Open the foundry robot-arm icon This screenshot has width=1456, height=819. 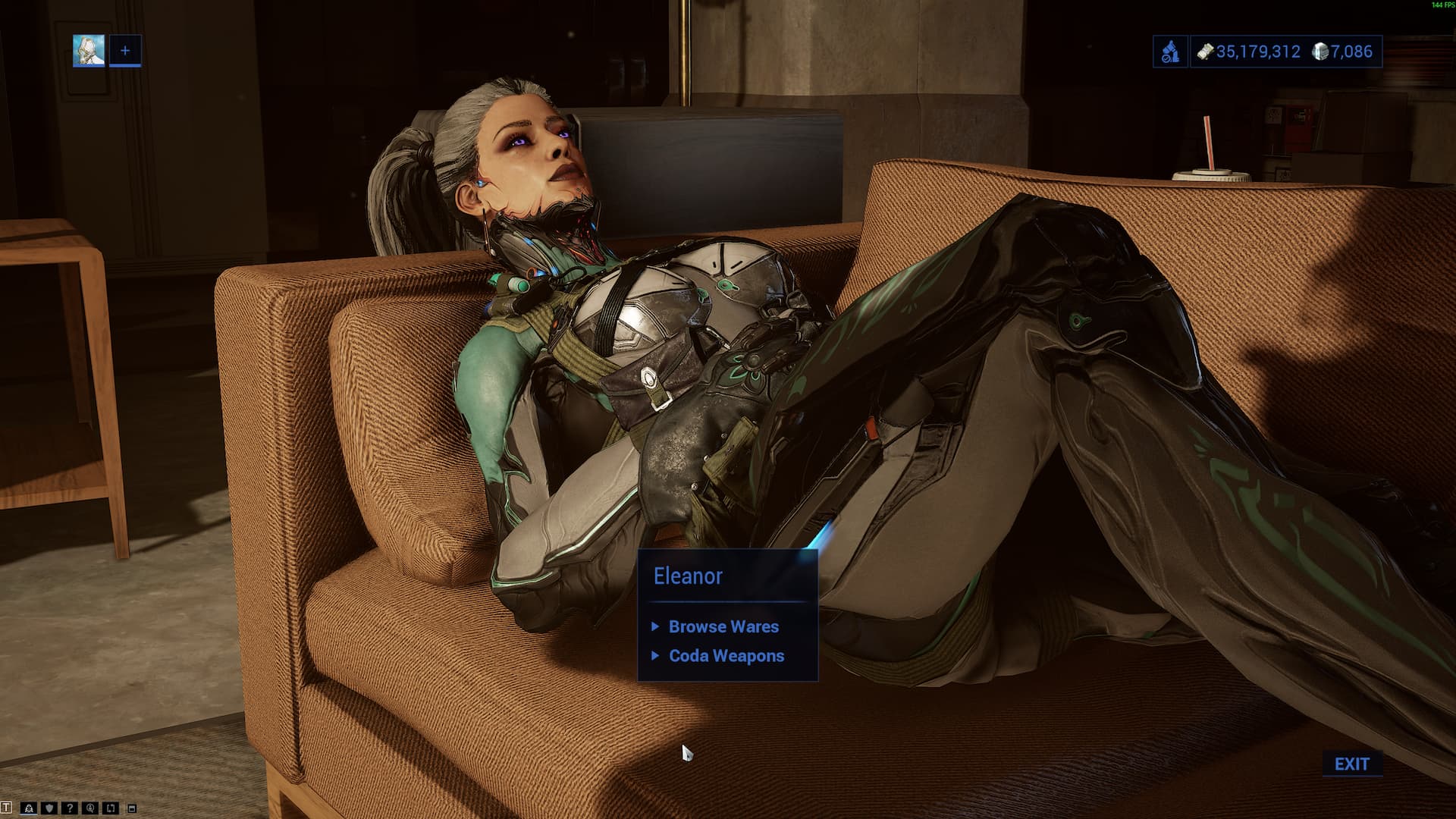[x=1171, y=52]
